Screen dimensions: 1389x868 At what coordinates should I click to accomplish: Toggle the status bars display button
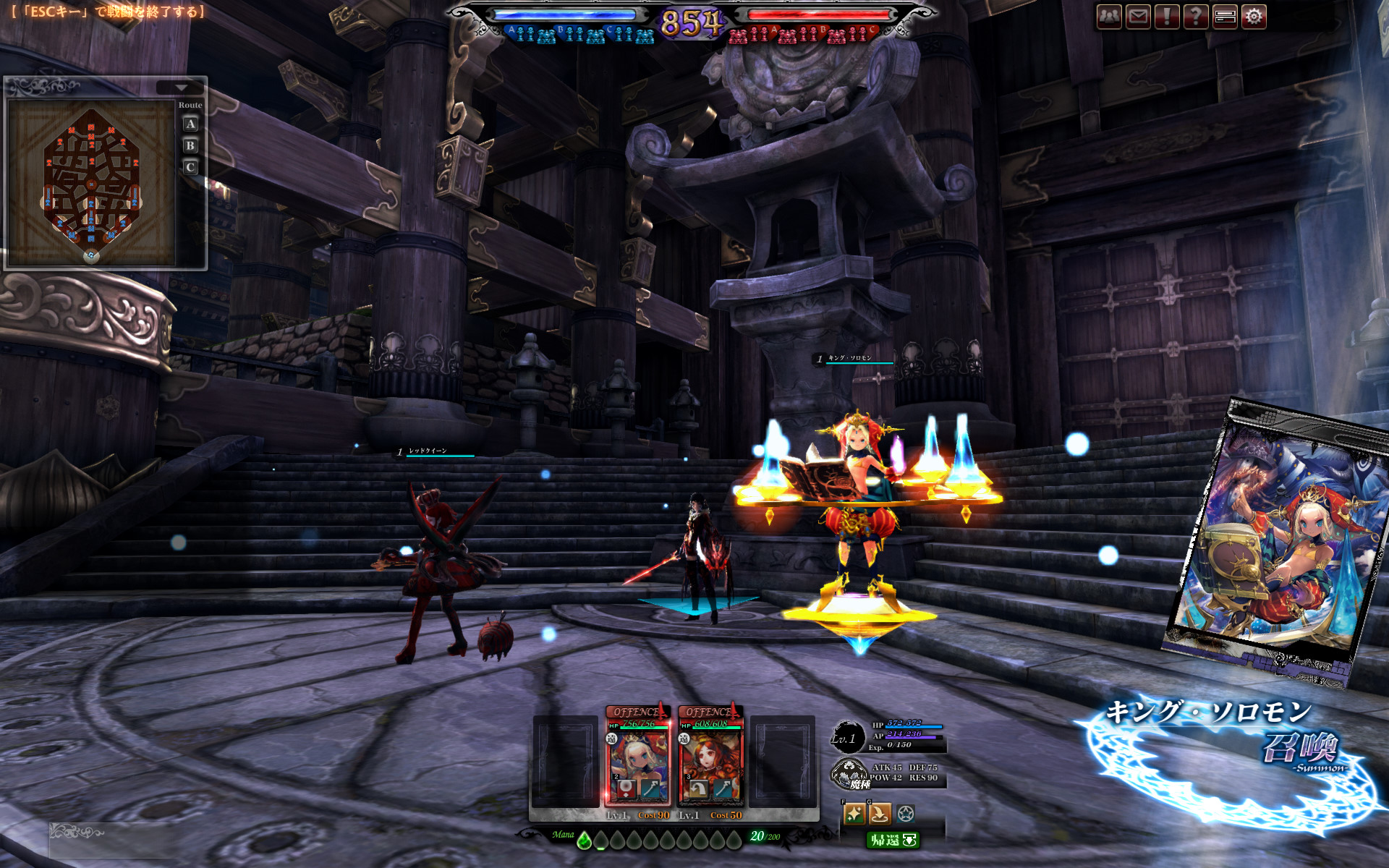click(x=1225, y=17)
